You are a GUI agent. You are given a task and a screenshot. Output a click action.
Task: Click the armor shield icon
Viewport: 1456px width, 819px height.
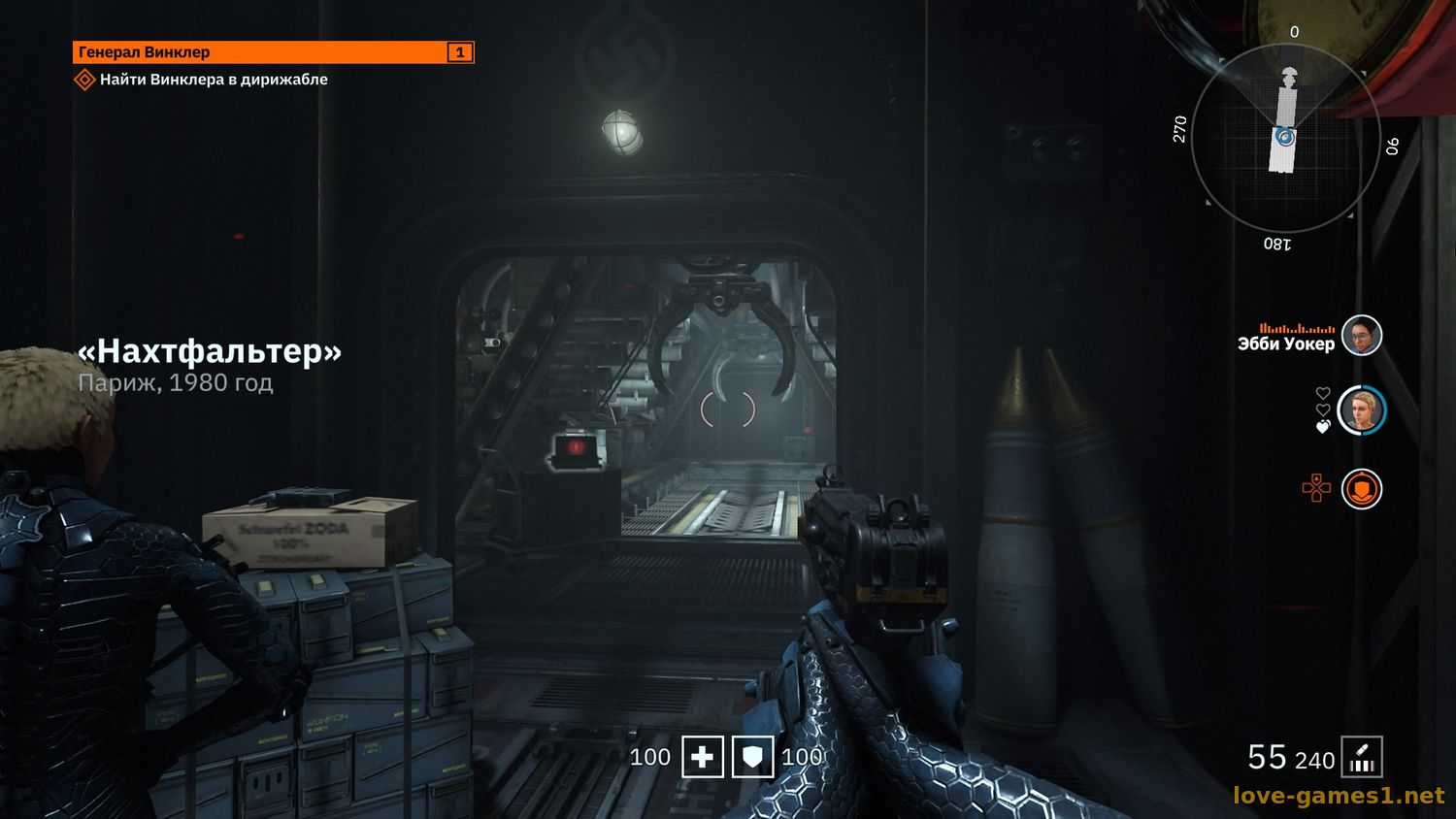(x=752, y=757)
